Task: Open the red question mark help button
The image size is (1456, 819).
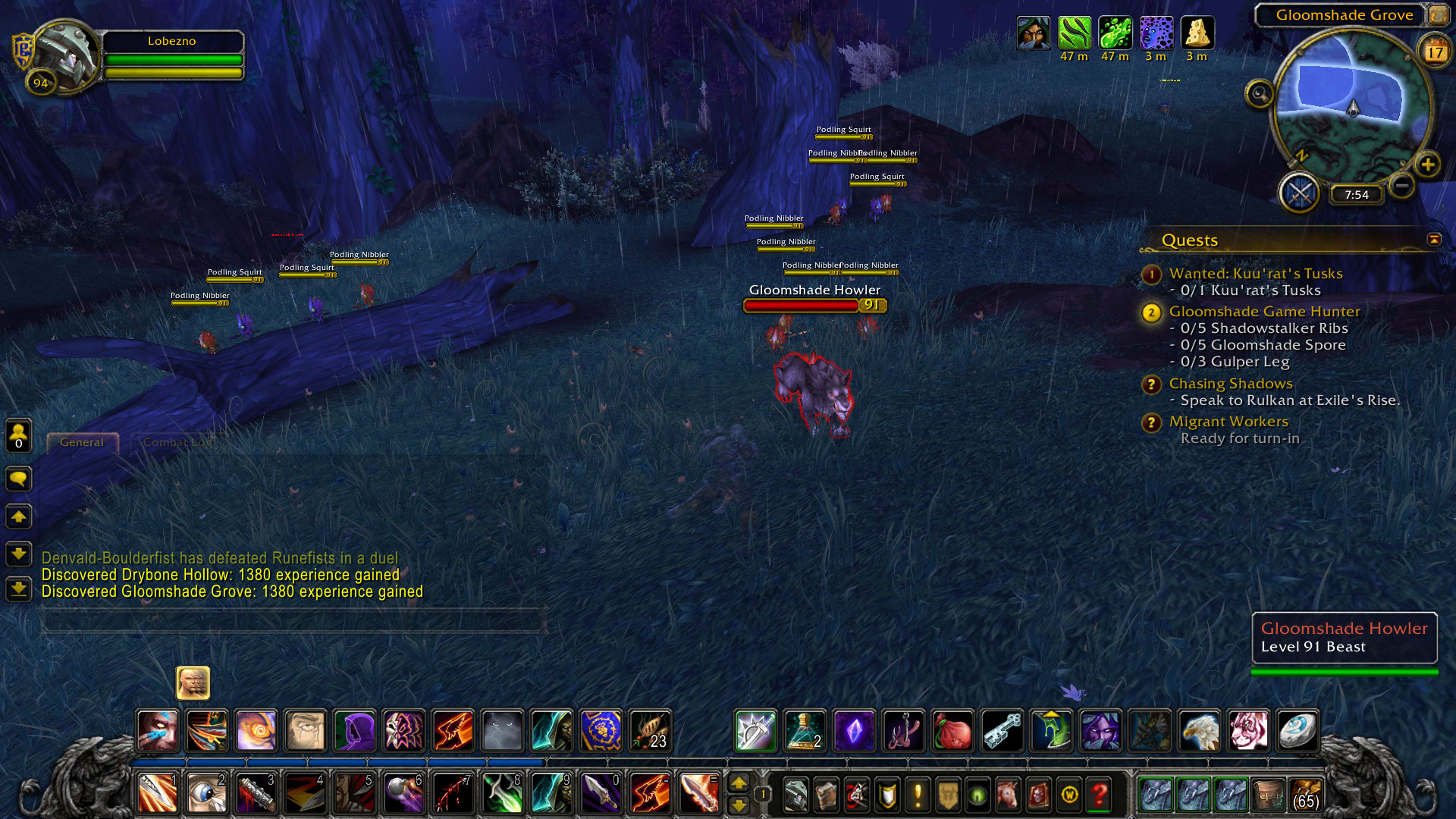Action: [1099, 795]
